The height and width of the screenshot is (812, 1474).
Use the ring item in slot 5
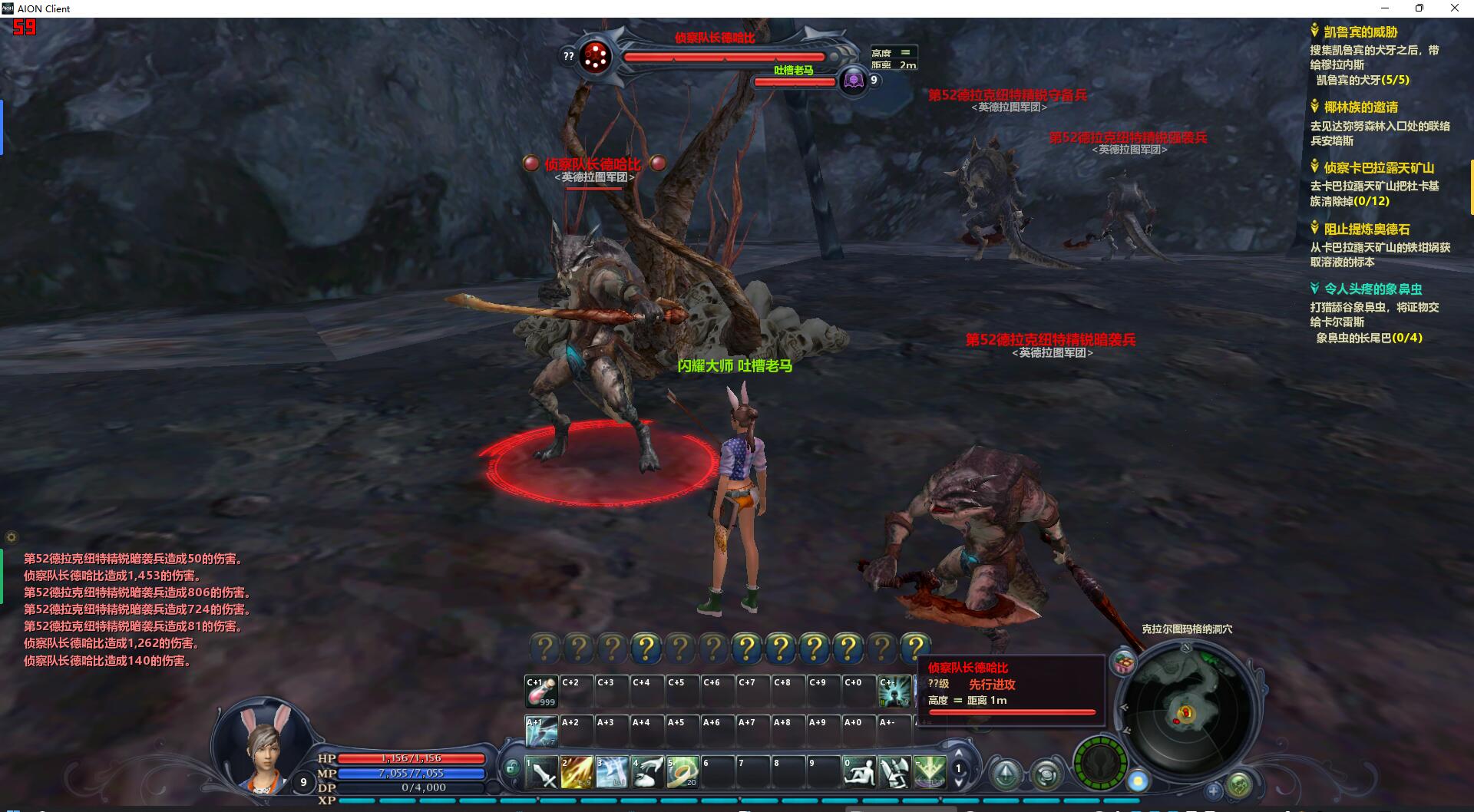tap(682, 772)
